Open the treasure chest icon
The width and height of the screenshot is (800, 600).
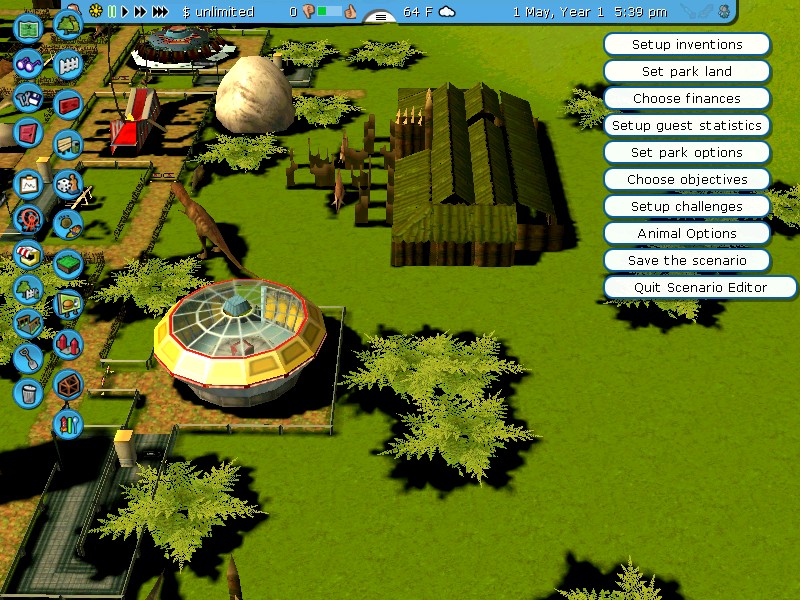67,383
